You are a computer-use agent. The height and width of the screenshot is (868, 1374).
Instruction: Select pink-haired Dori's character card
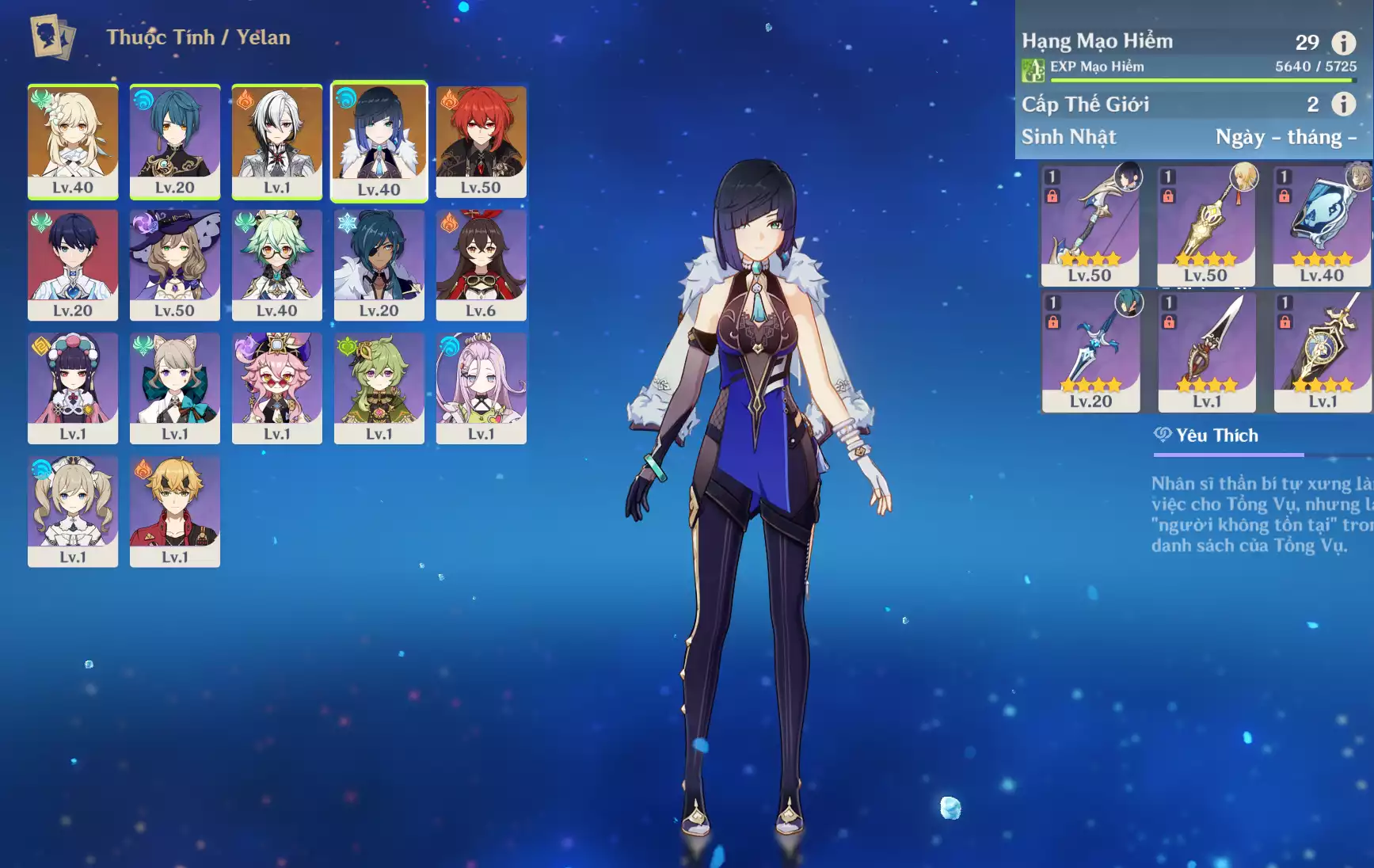276,387
